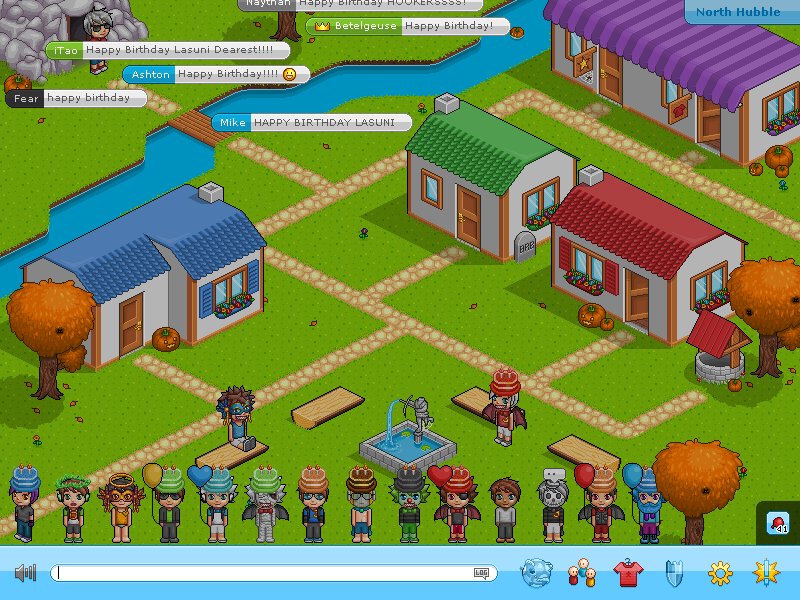Select the blue shield icon
The image size is (800, 600).
click(674, 573)
